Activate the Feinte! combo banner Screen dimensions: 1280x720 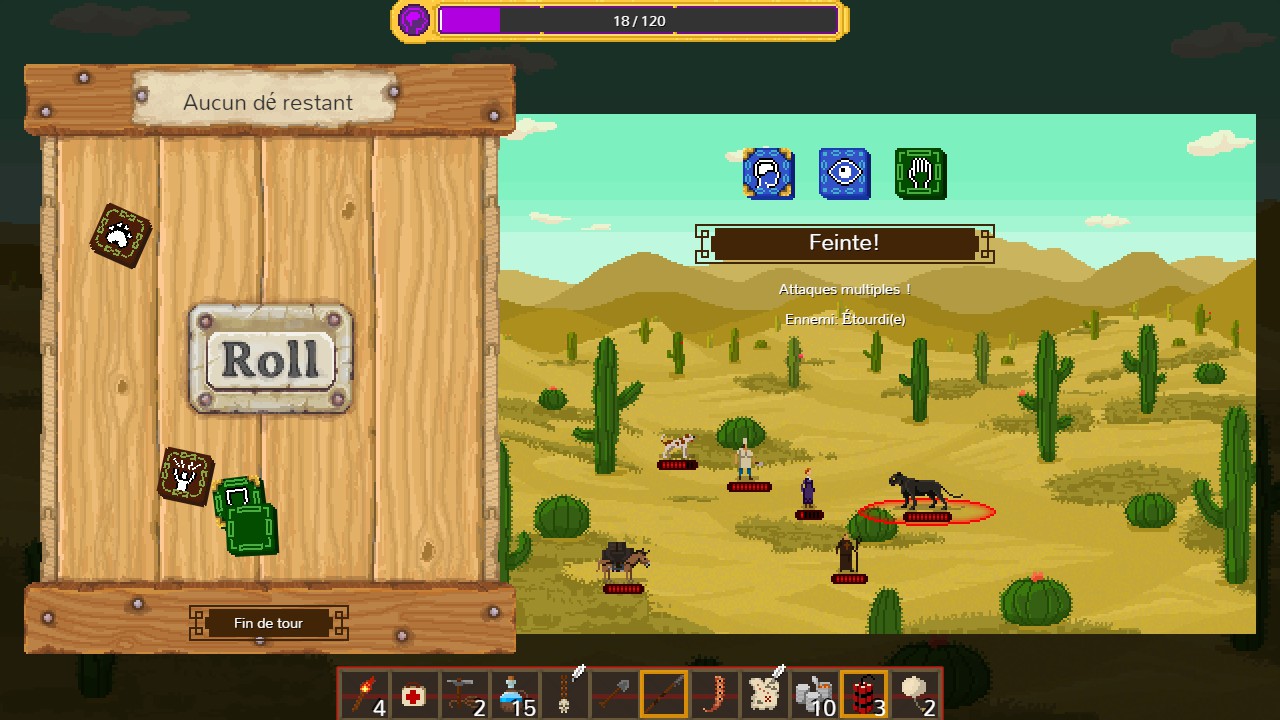(x=844, y=243)
